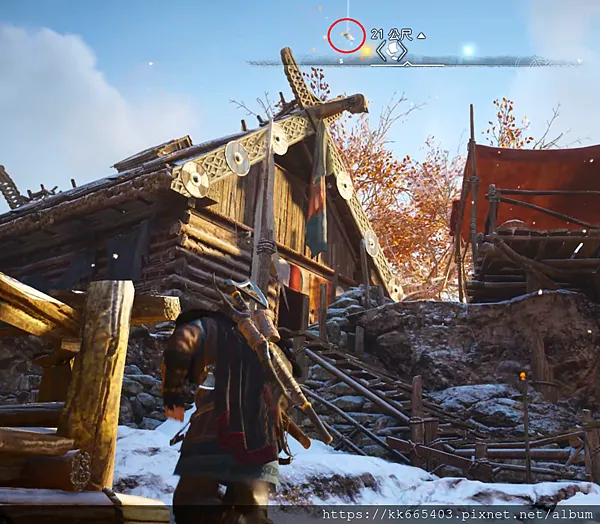Screen dimensions: 600x524
Task: Click the golden wealth marker on the compass
Action: (x=365, y=49)
